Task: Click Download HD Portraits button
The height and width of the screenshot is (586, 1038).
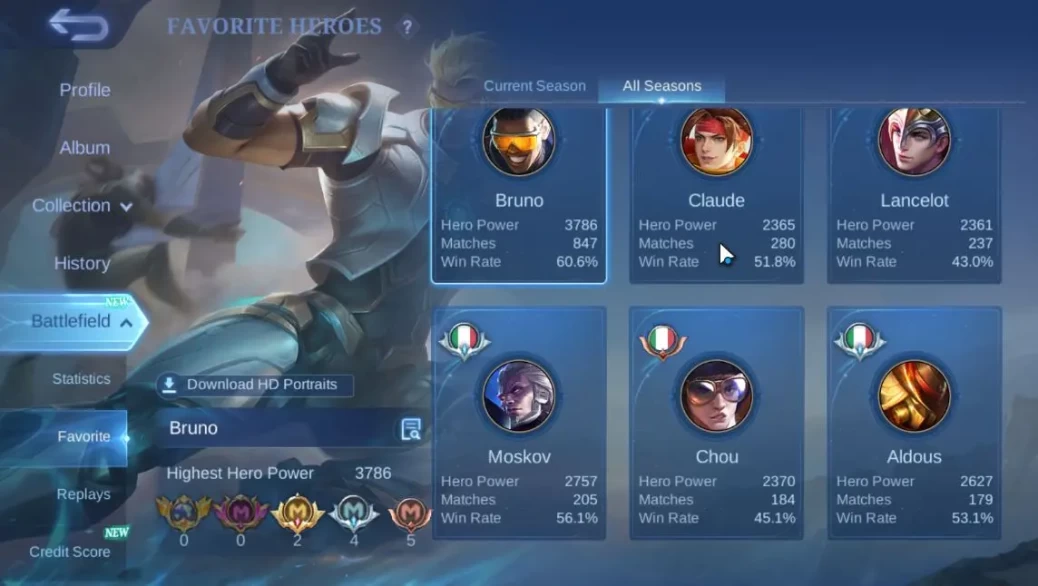Action: pos(253,385)
